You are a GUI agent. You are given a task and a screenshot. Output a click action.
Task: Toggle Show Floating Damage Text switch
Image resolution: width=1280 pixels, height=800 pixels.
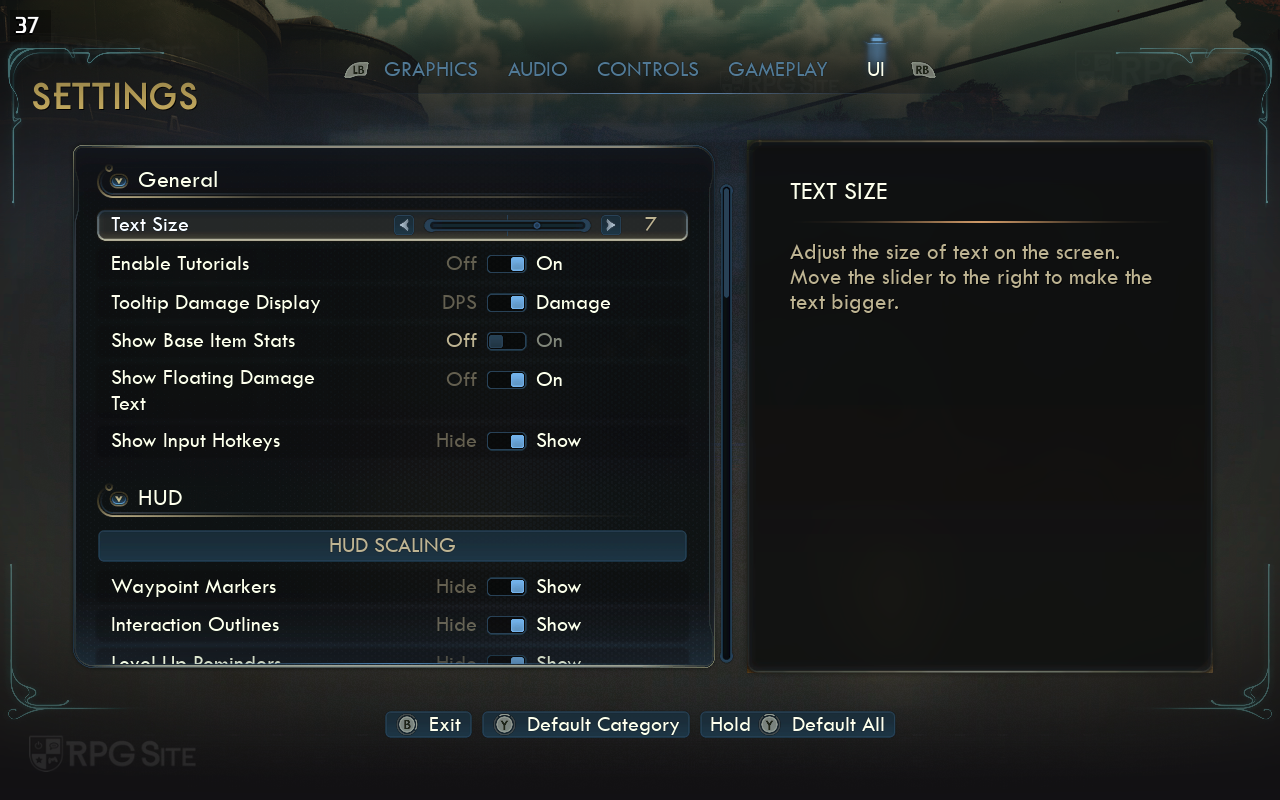point(506,380)
